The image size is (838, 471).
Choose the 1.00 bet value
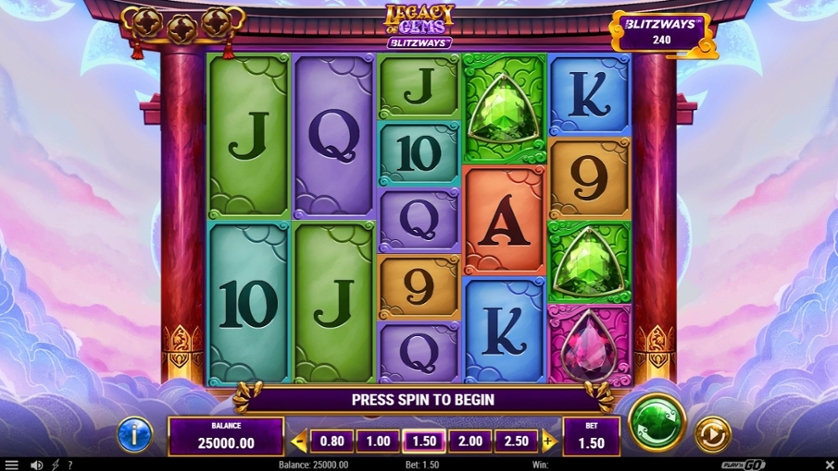coord(377,441)
